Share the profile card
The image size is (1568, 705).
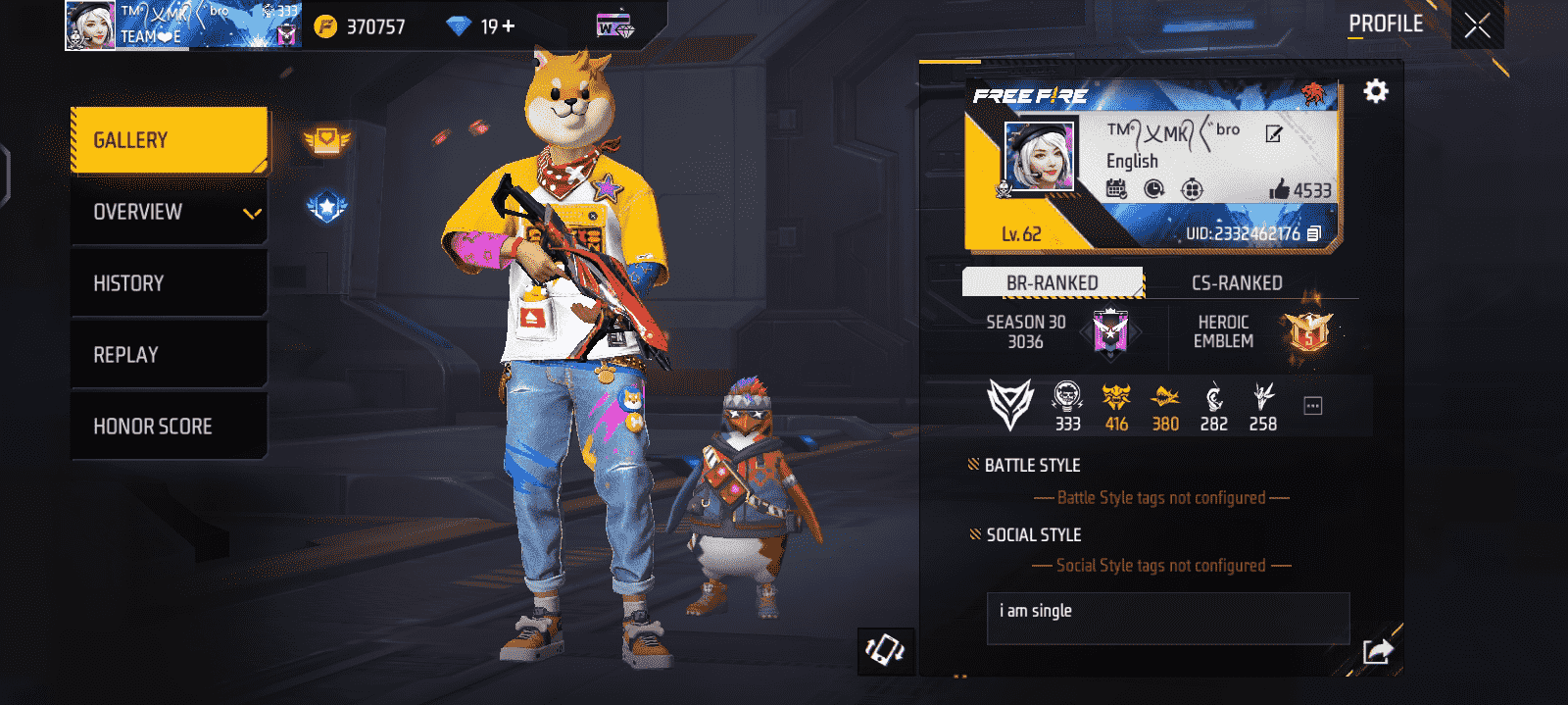click(x=1377, y=650)
